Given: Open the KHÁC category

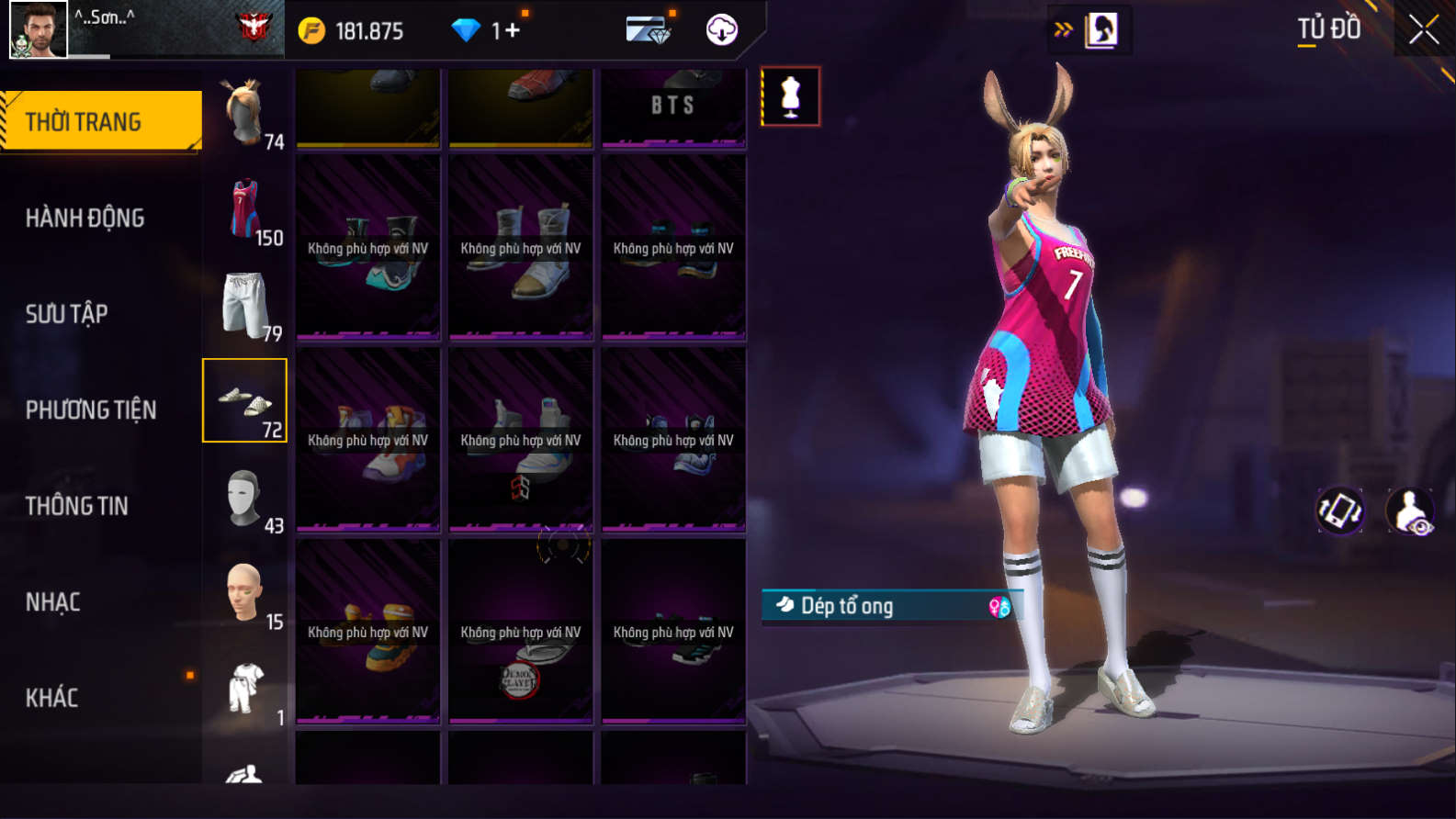Looking at the screenshot, I should (x=52, y=698).
